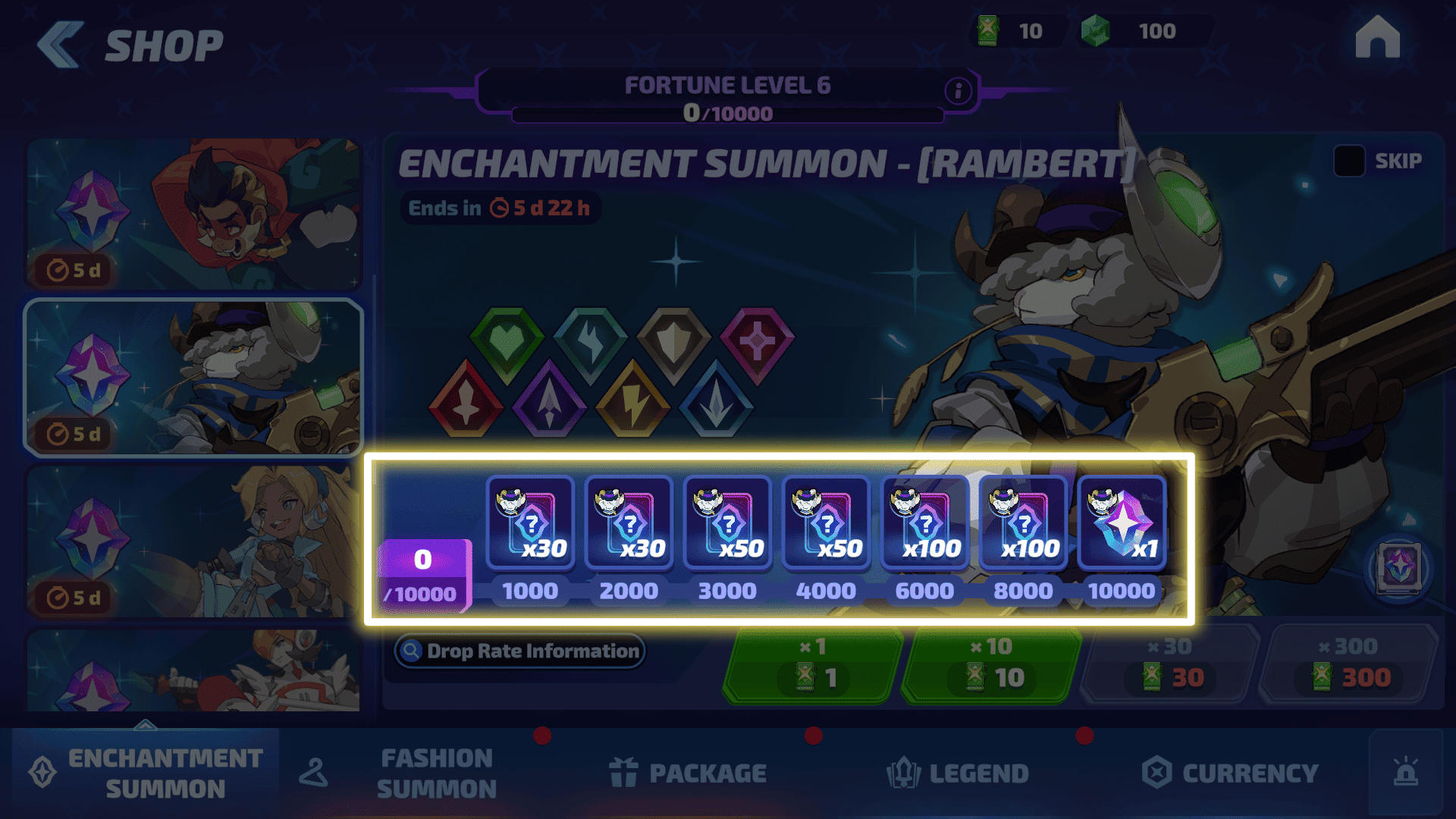
Task: Toggle the Skip checkbox
Action: click(1349, 161)
